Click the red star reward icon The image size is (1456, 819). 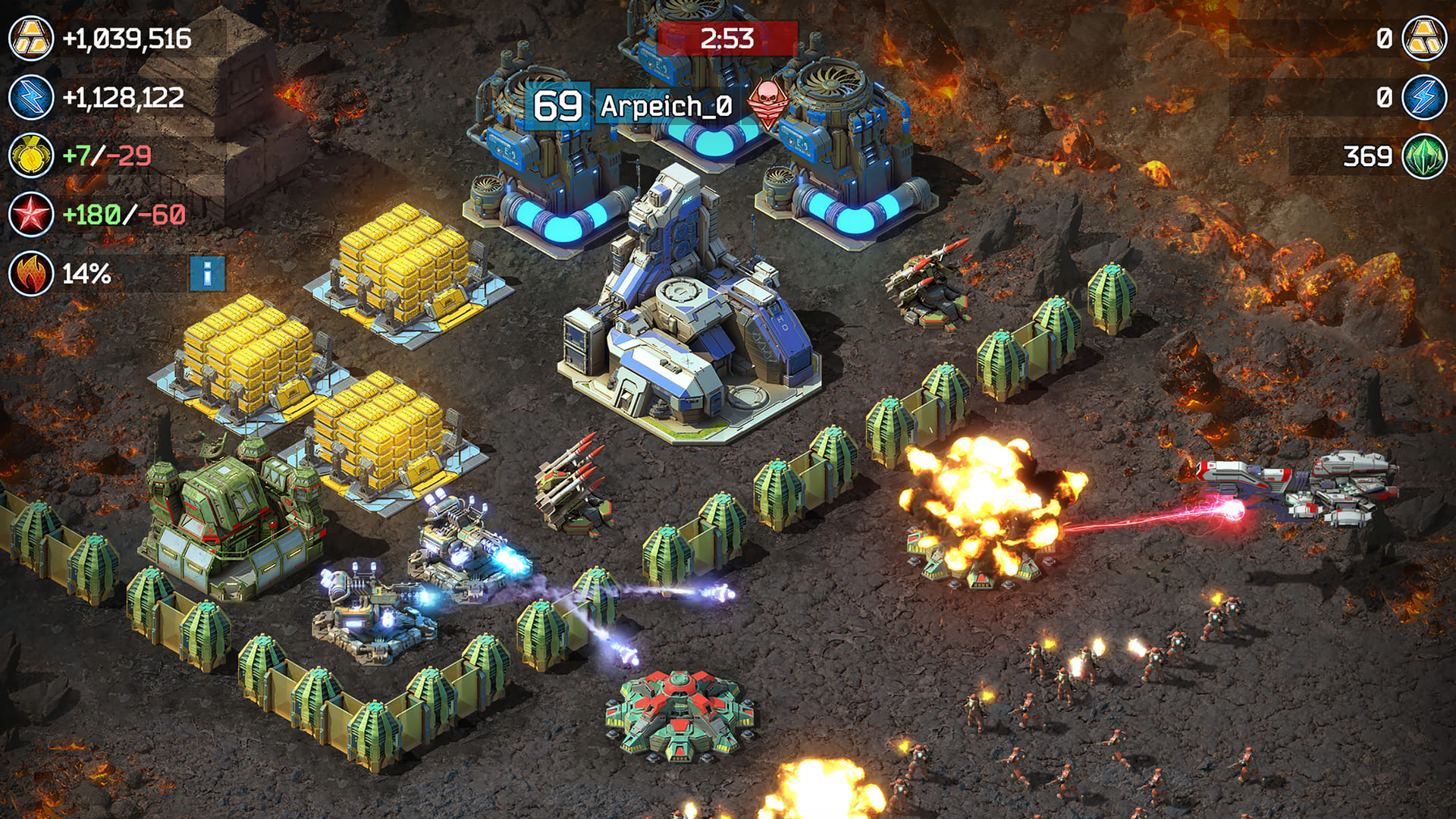point(31,215)
